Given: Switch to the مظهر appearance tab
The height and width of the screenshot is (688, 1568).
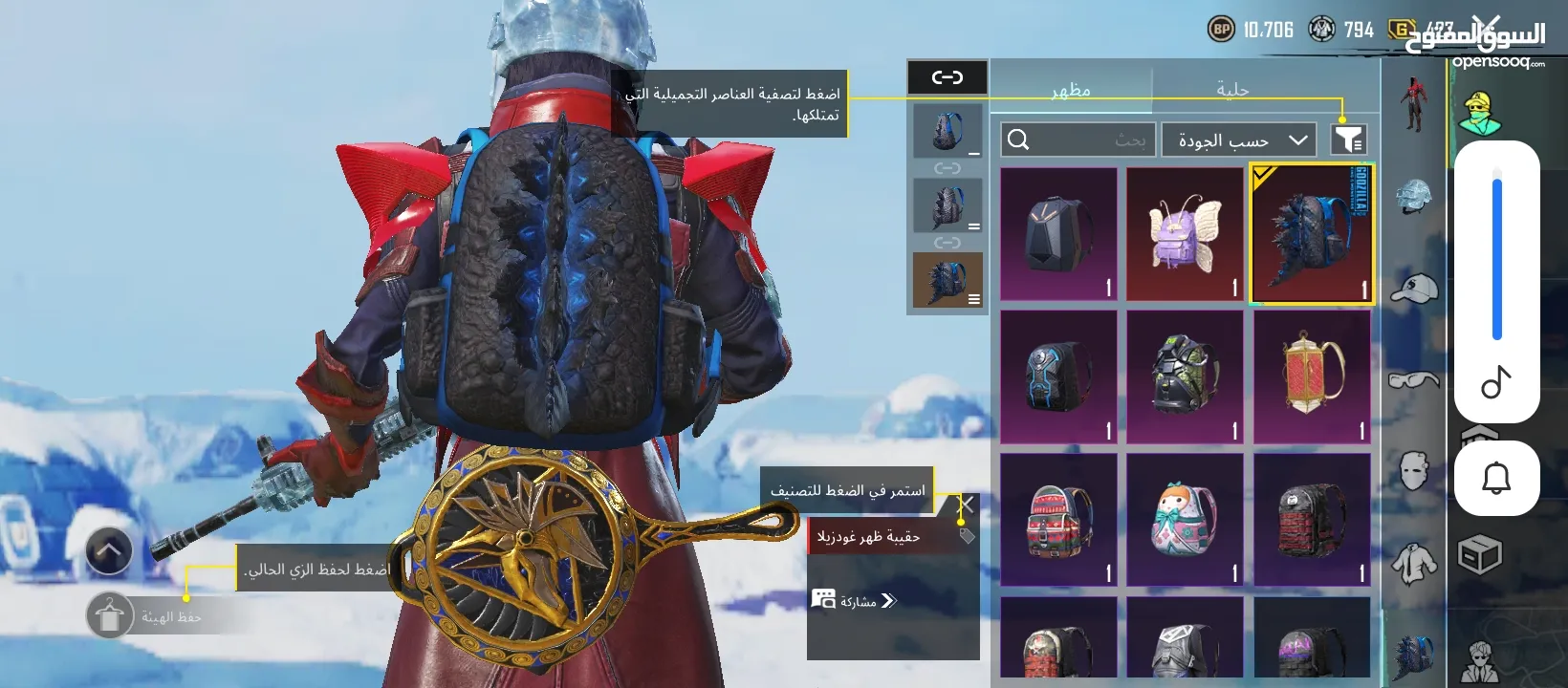Looking at the screenshot, I should tap(1071, 90).
